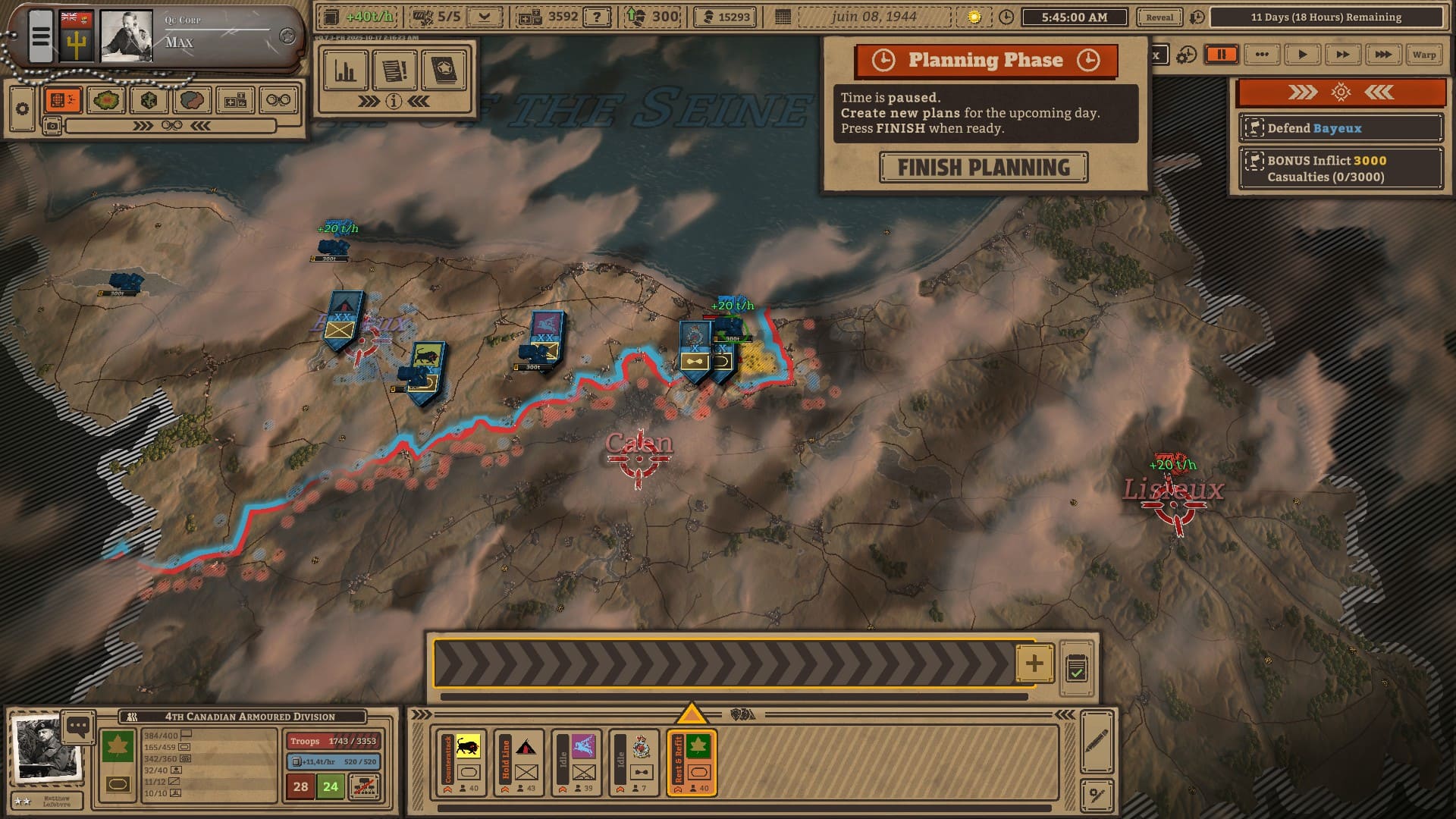The width and height of the screenshot is (1456, 819).
Task: Open the hamburger main menu
Action: pos(41,36)
